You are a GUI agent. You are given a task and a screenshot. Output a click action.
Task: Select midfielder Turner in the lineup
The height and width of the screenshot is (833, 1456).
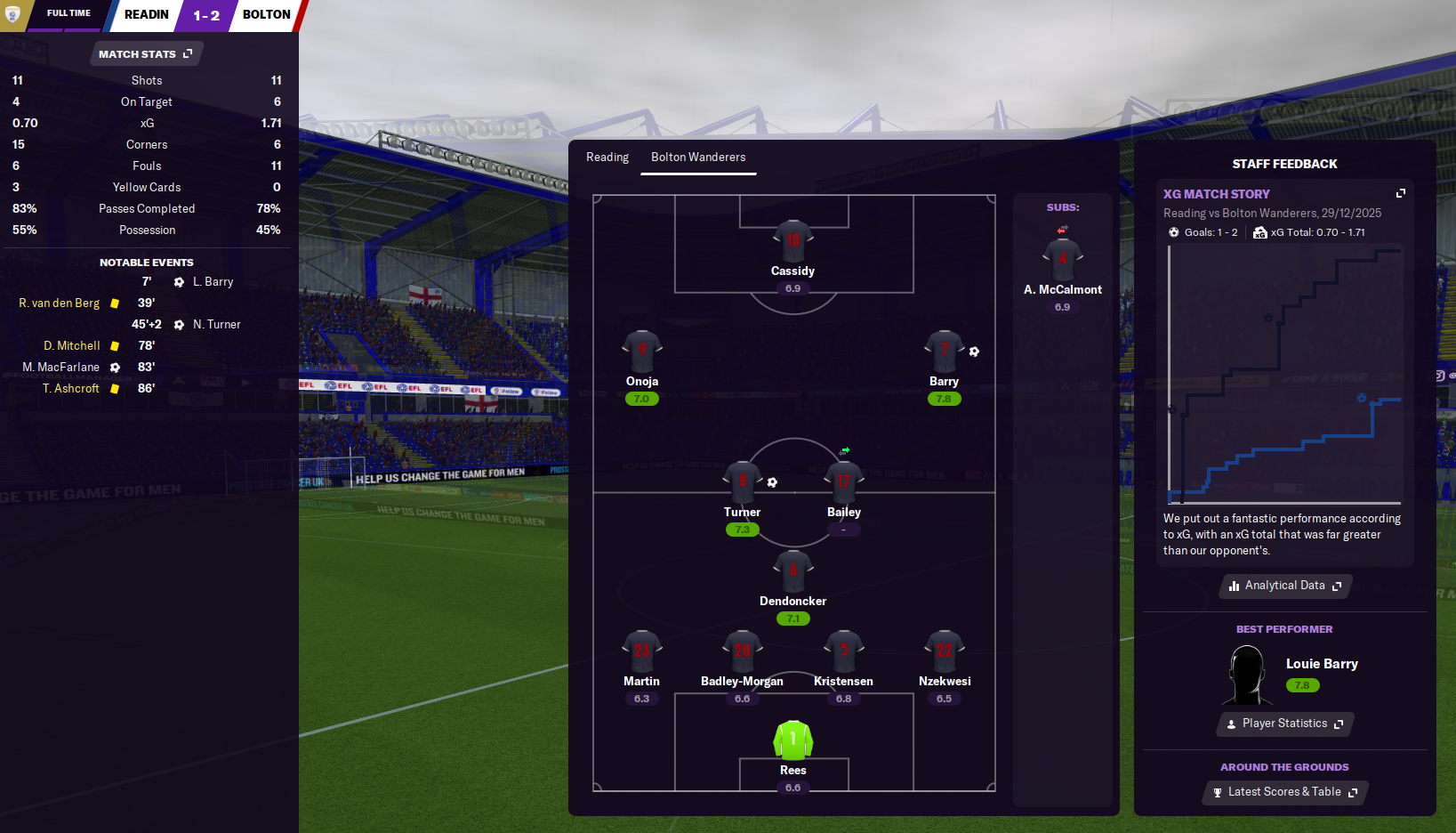point(742,481)
